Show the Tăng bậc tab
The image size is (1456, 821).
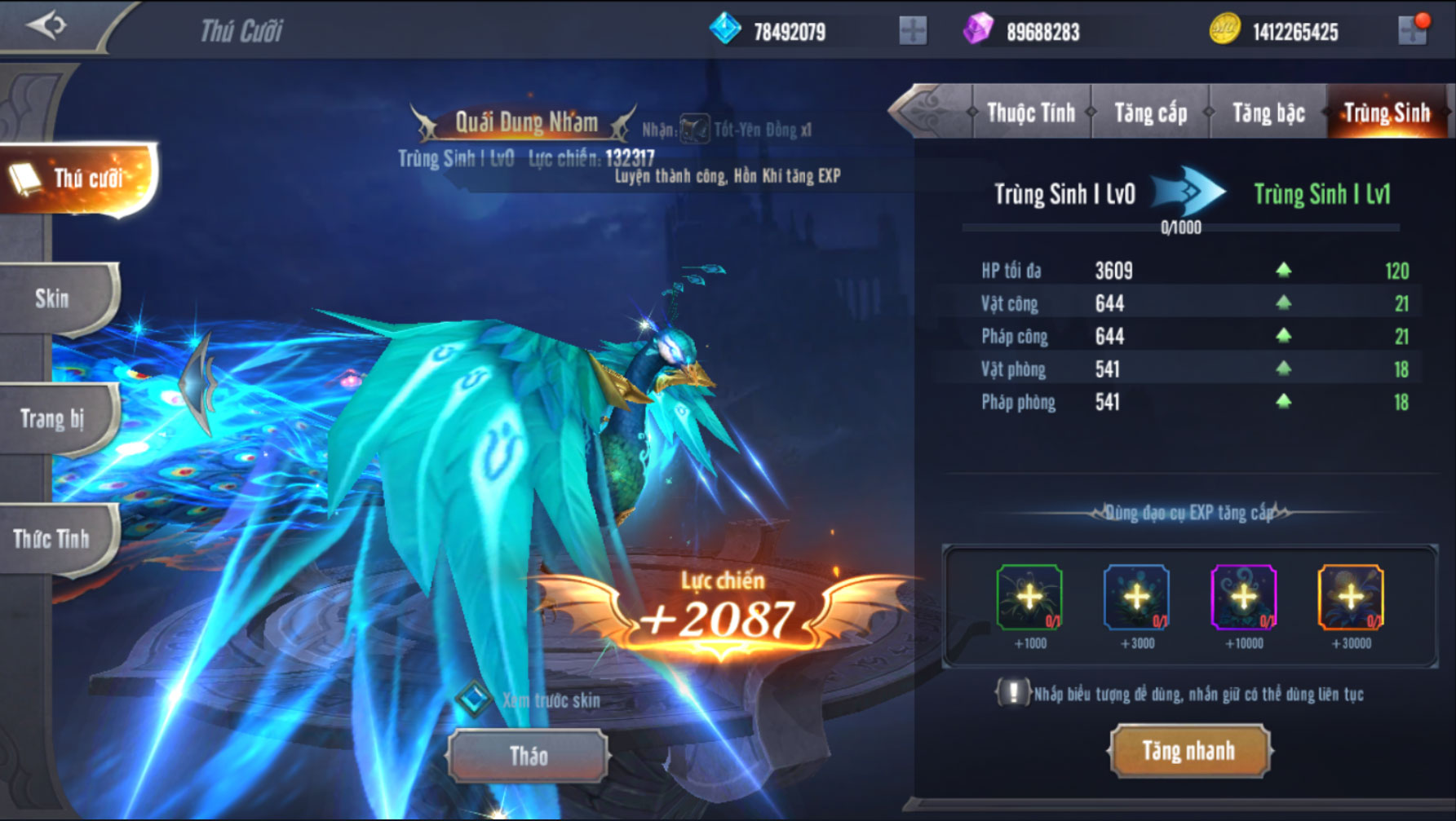pyautogui.click(x=1268, y=113)
